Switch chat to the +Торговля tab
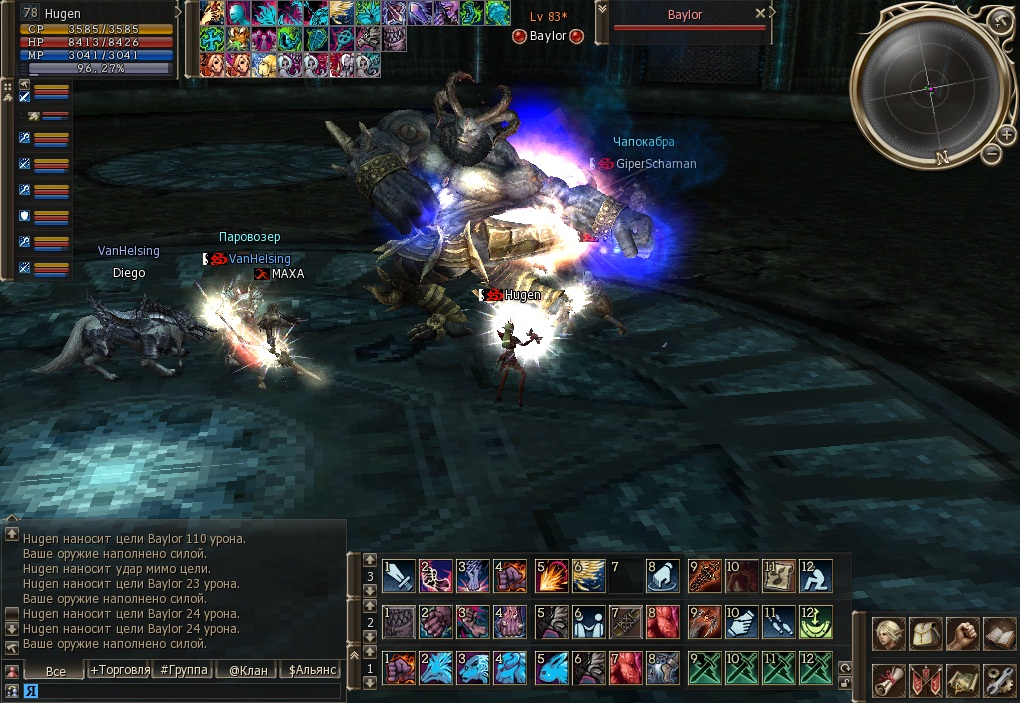The height and width of the screenshot is (703, 1020). tap(119, 670)
